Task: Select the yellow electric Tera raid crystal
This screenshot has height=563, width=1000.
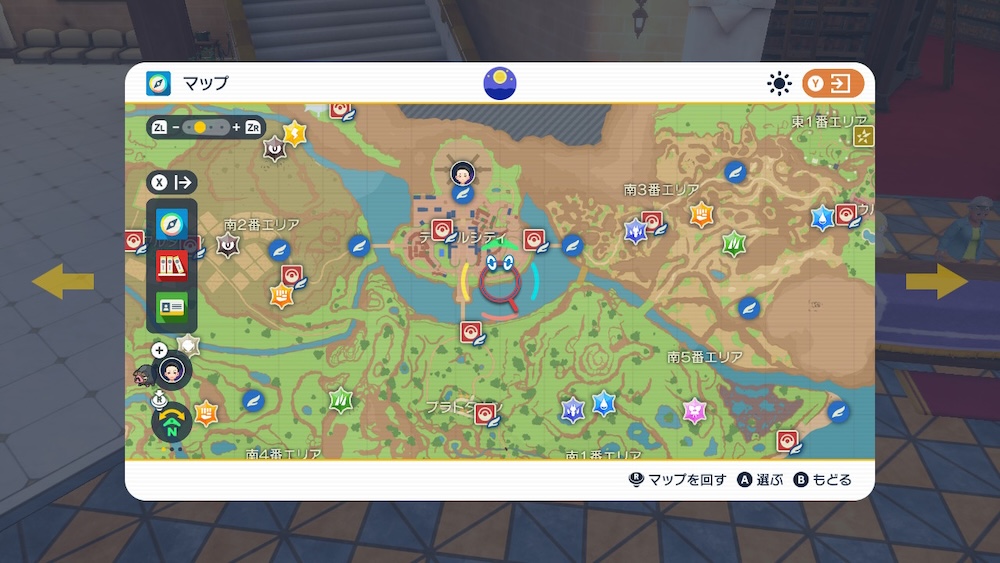Action: coord(294,133)
